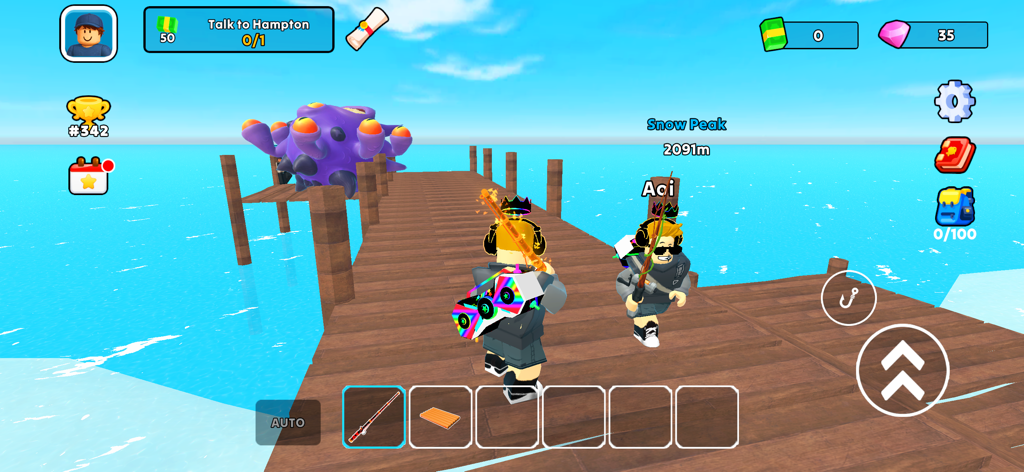Toggle the AUTO fishing button

click(x=288, y=422)
